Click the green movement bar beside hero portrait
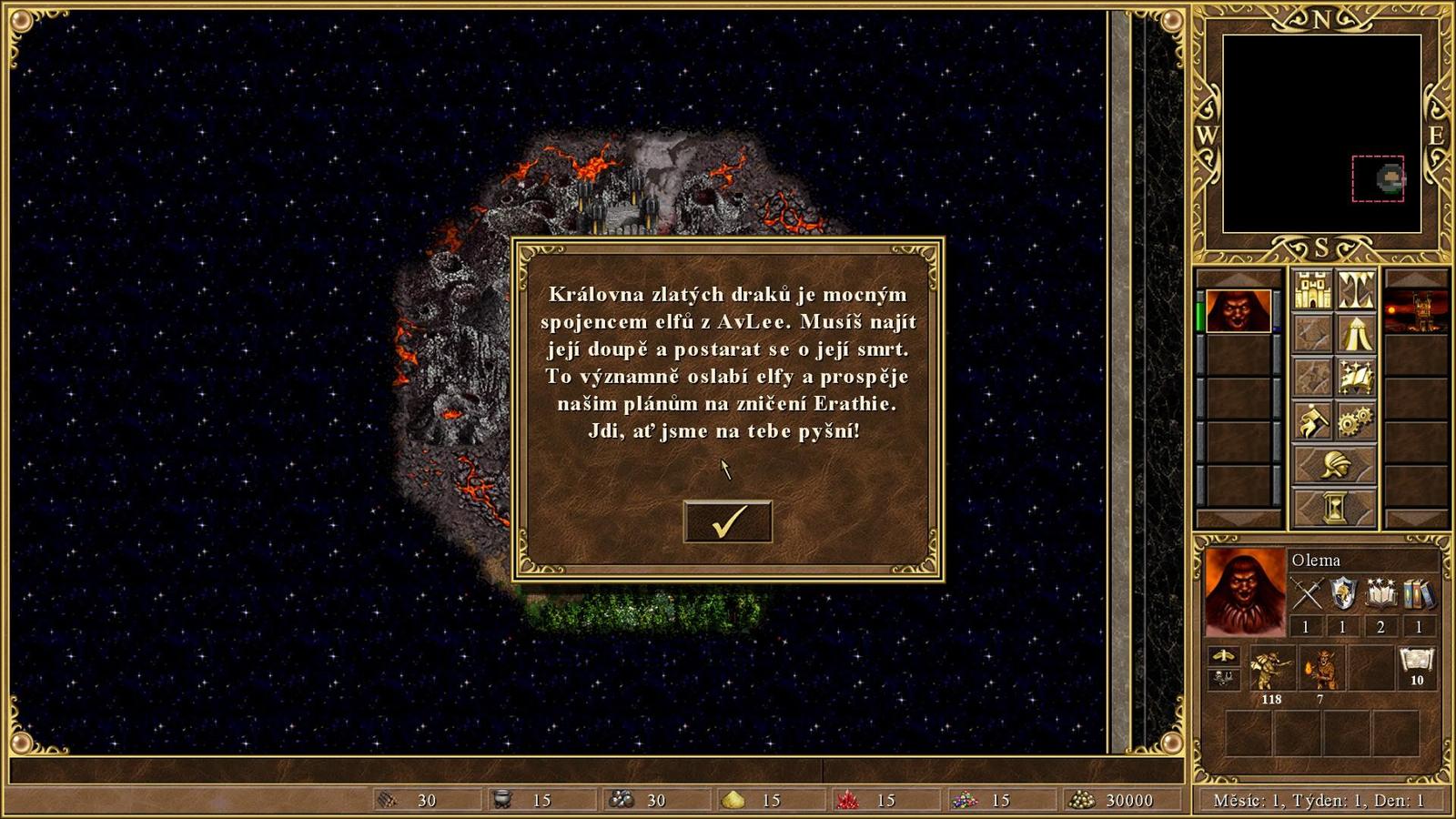Image resolution: width=1456 pixels, height=819 pixels. coord(1202,314)
